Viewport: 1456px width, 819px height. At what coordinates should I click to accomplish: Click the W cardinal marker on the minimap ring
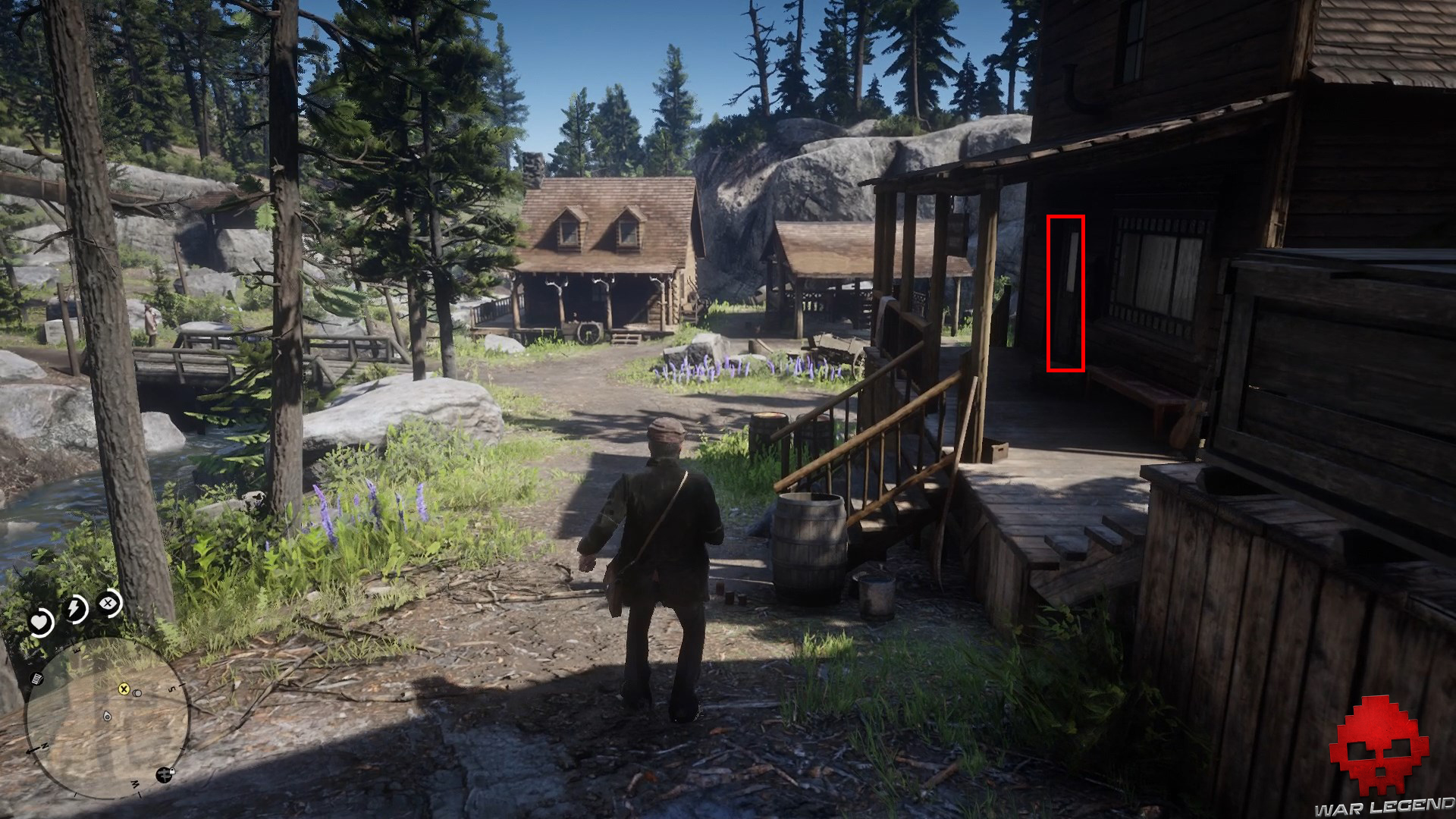135,783
